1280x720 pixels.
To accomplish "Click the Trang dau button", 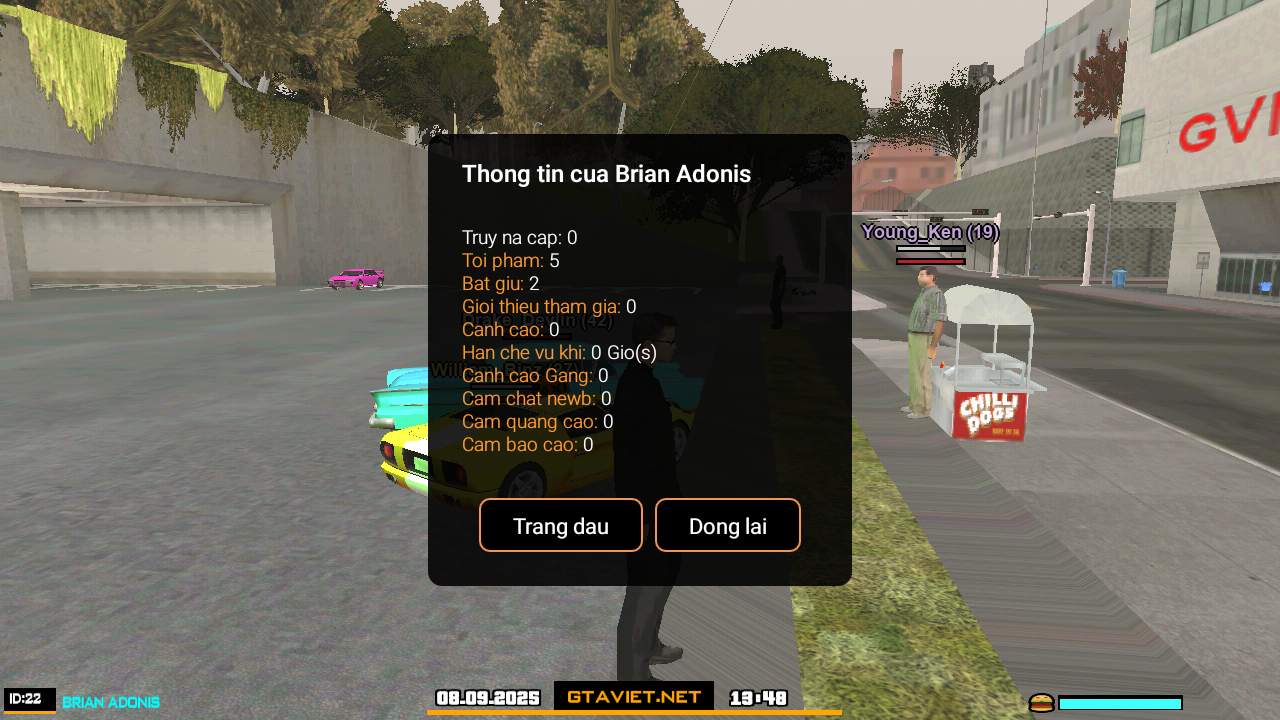I will [x=560, y=526].
